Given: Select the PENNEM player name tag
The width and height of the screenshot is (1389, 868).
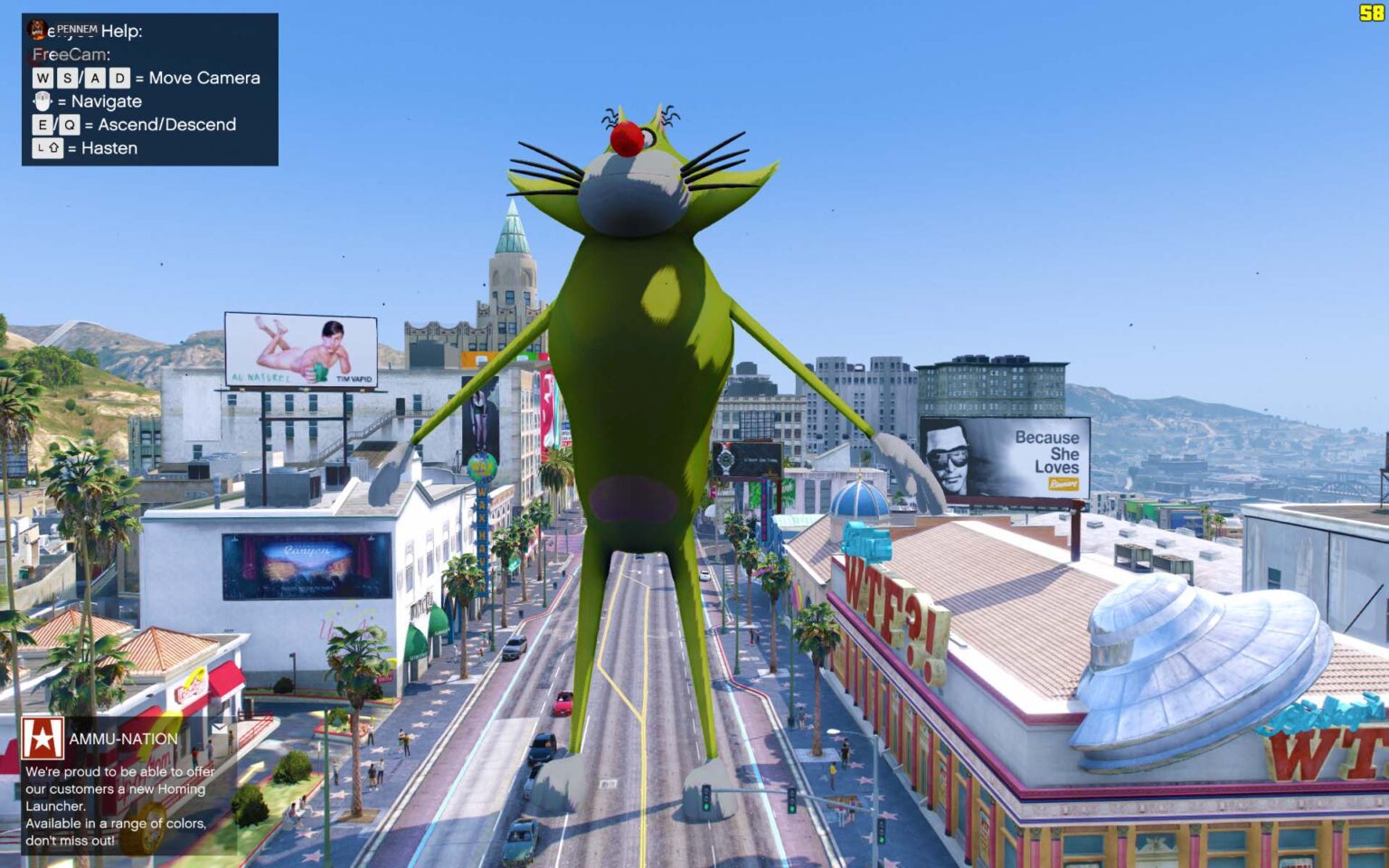Looking at the screenshot, I should (78, 28).
